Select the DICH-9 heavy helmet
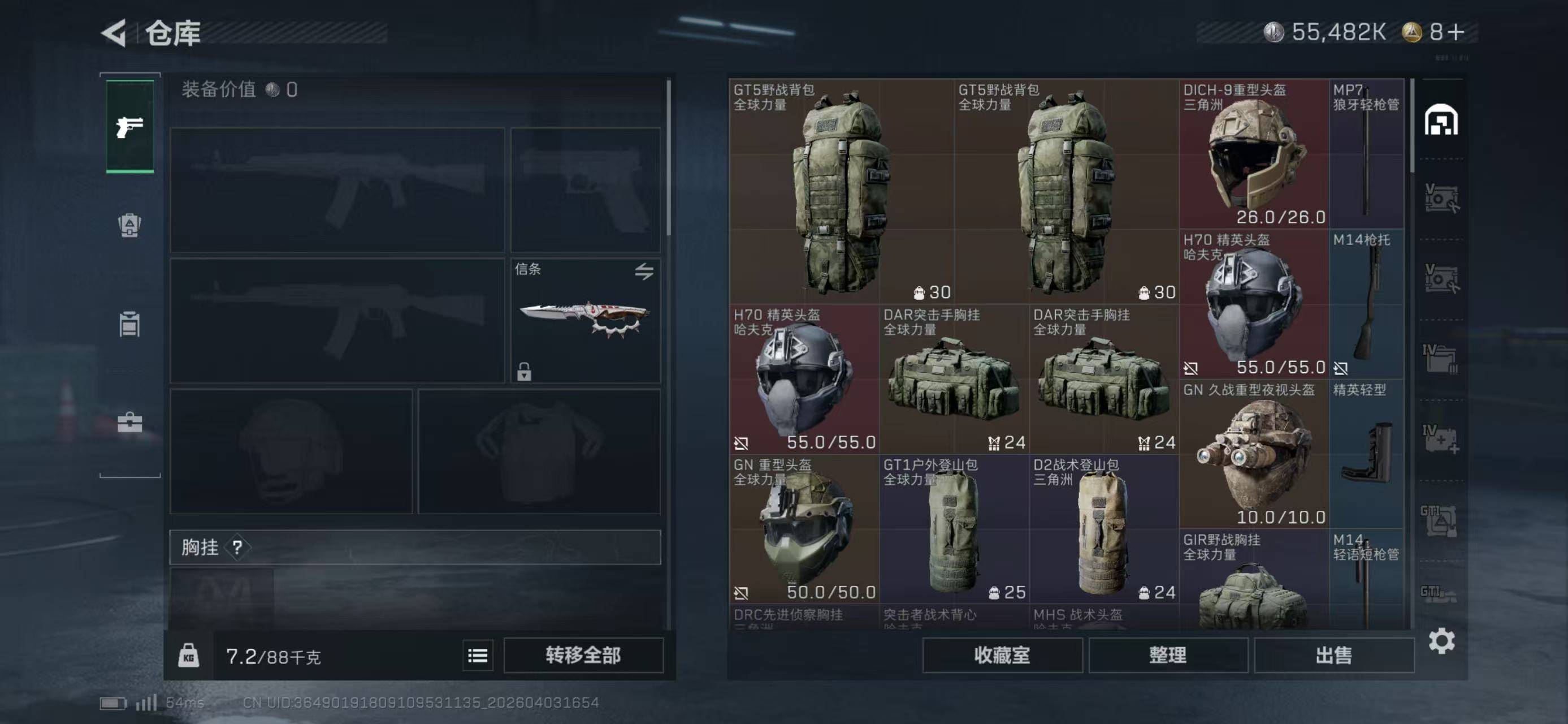The width and height of the screenshot is (1568, 724). click(1254, 153)
